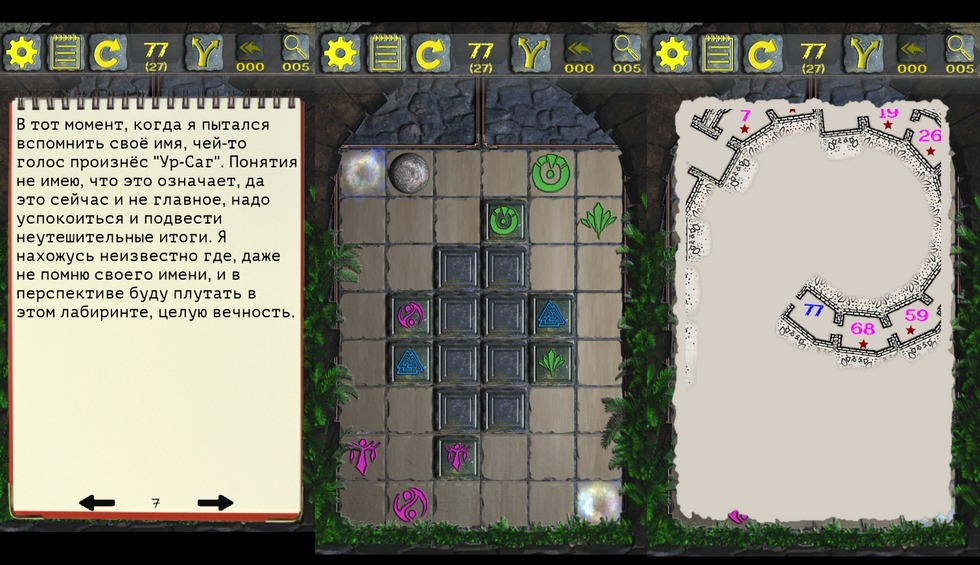Open the settings gear above the map

672,53
